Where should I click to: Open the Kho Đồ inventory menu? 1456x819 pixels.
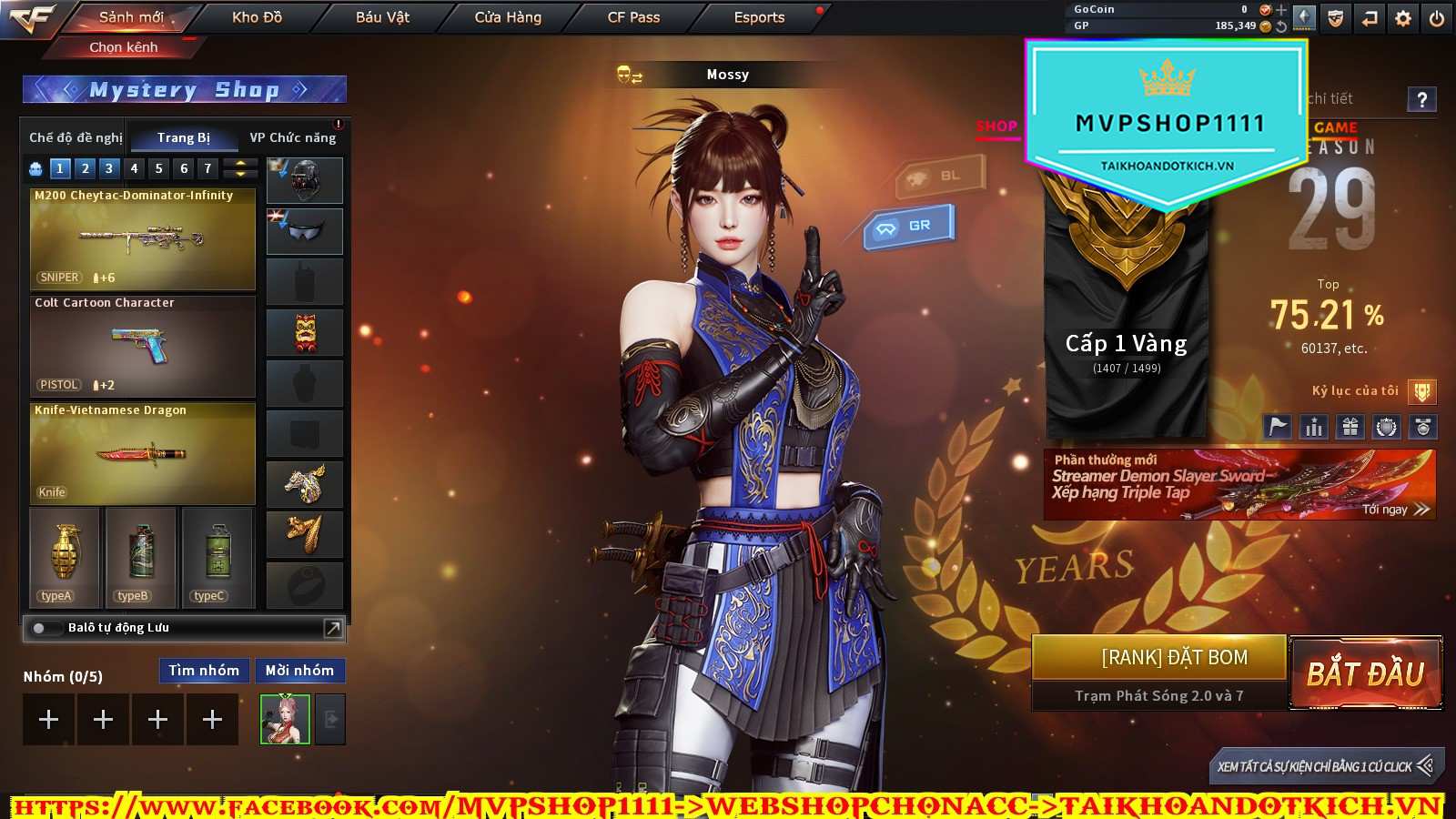(257, 17)
